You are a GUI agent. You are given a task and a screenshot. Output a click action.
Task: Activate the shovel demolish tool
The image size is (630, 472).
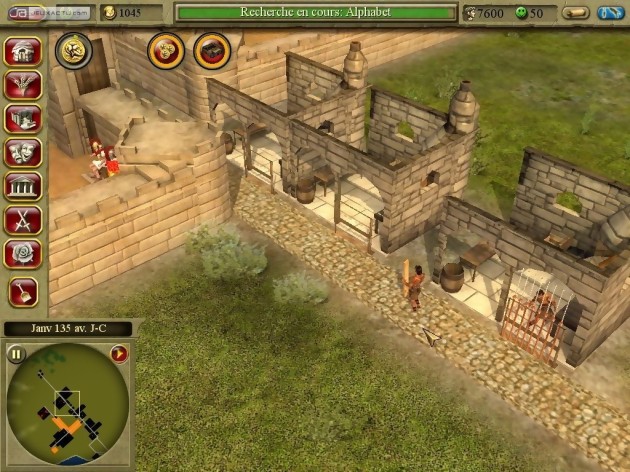point(23,291)
